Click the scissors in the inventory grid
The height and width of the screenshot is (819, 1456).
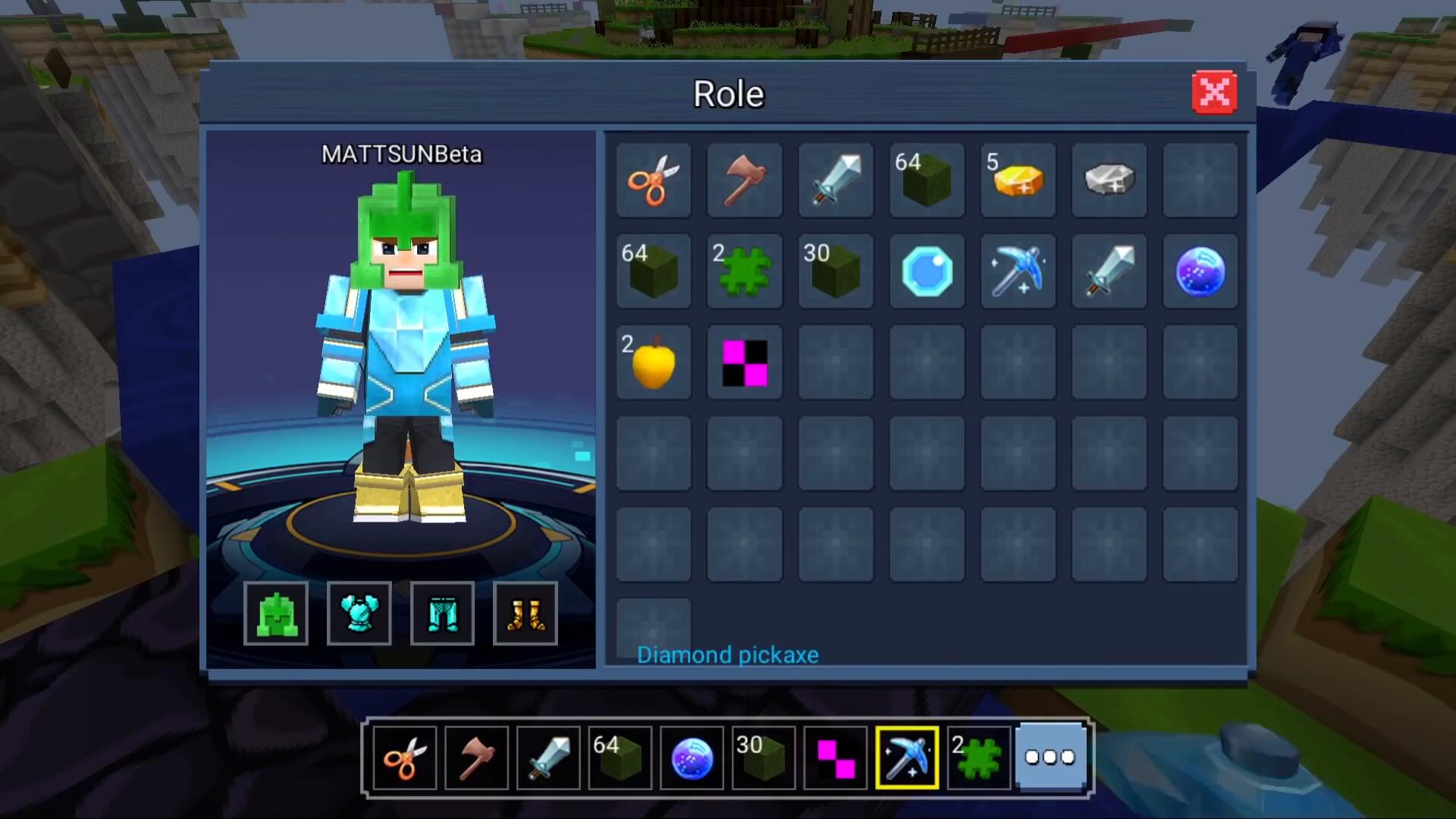654,180
